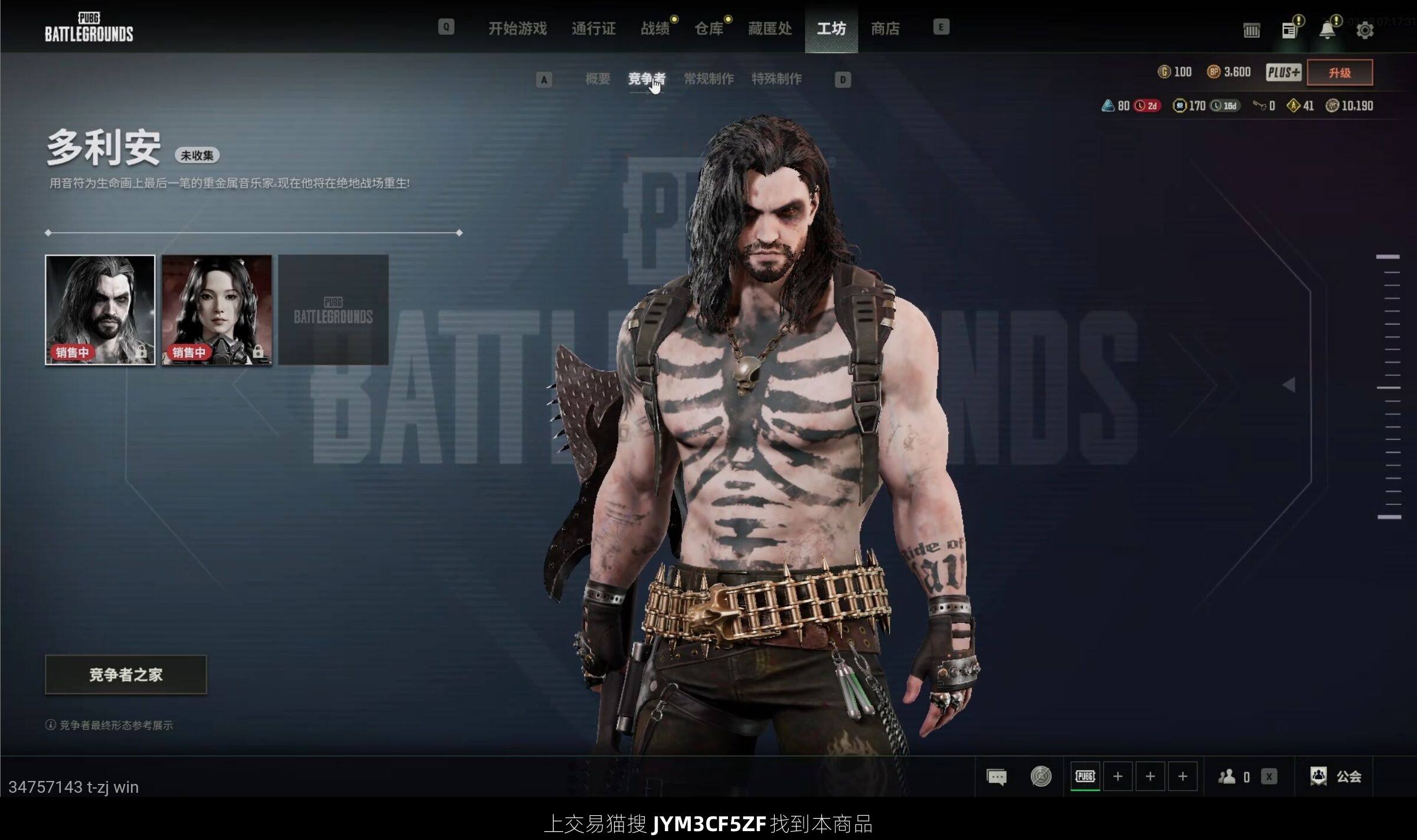Switch to the 概要 overview sub-tab

(x=598, y=79)
